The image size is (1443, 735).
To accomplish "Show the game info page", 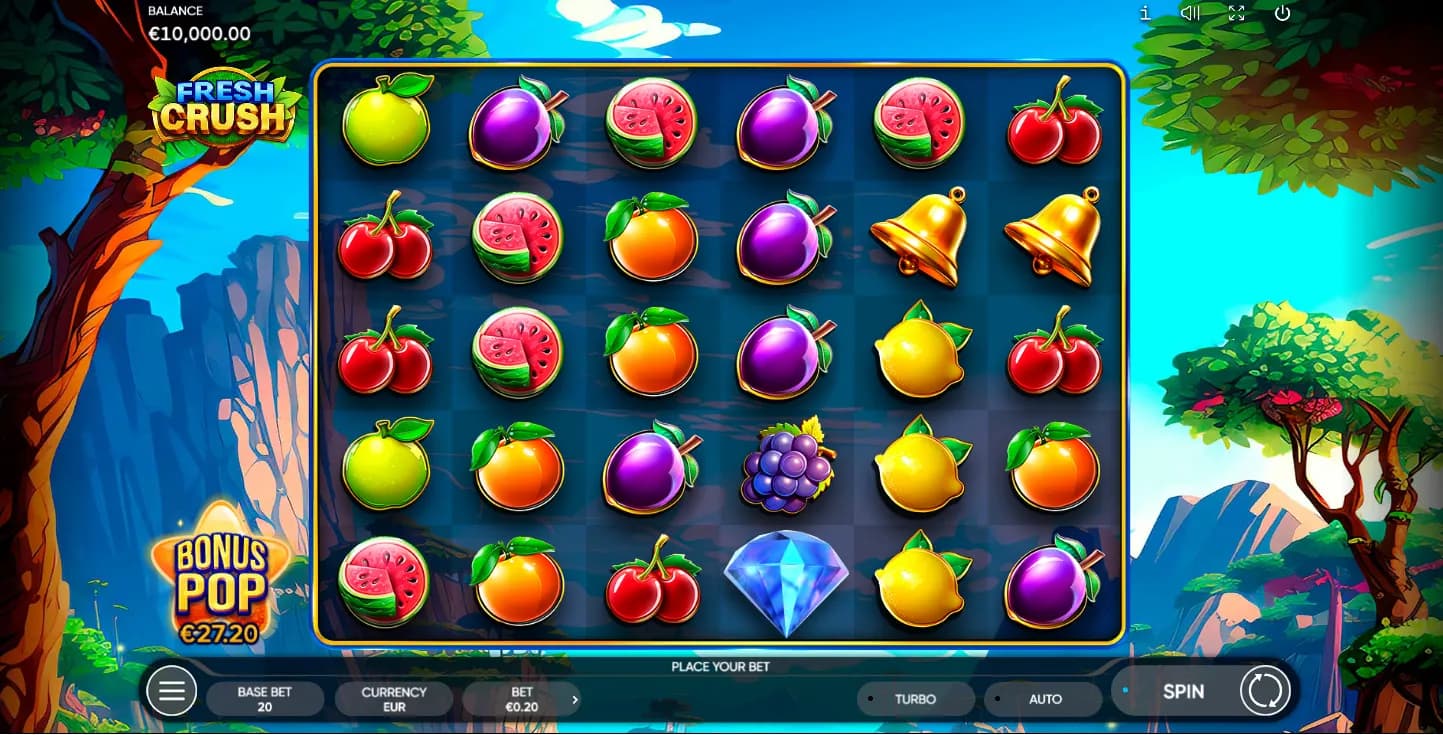I will point(1145,13).
